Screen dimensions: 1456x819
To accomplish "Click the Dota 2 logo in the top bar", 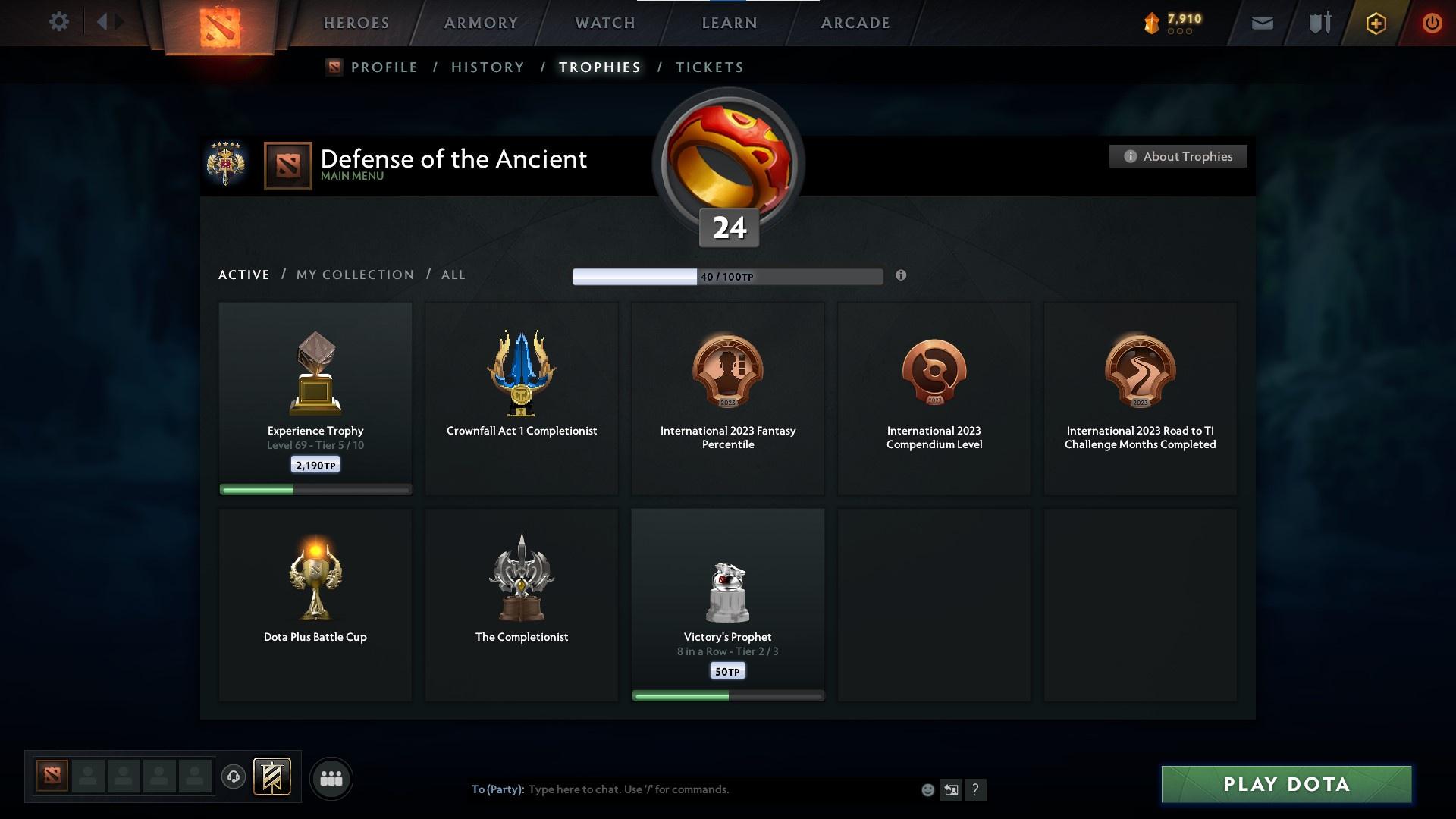I will click(x=221, y=23).
